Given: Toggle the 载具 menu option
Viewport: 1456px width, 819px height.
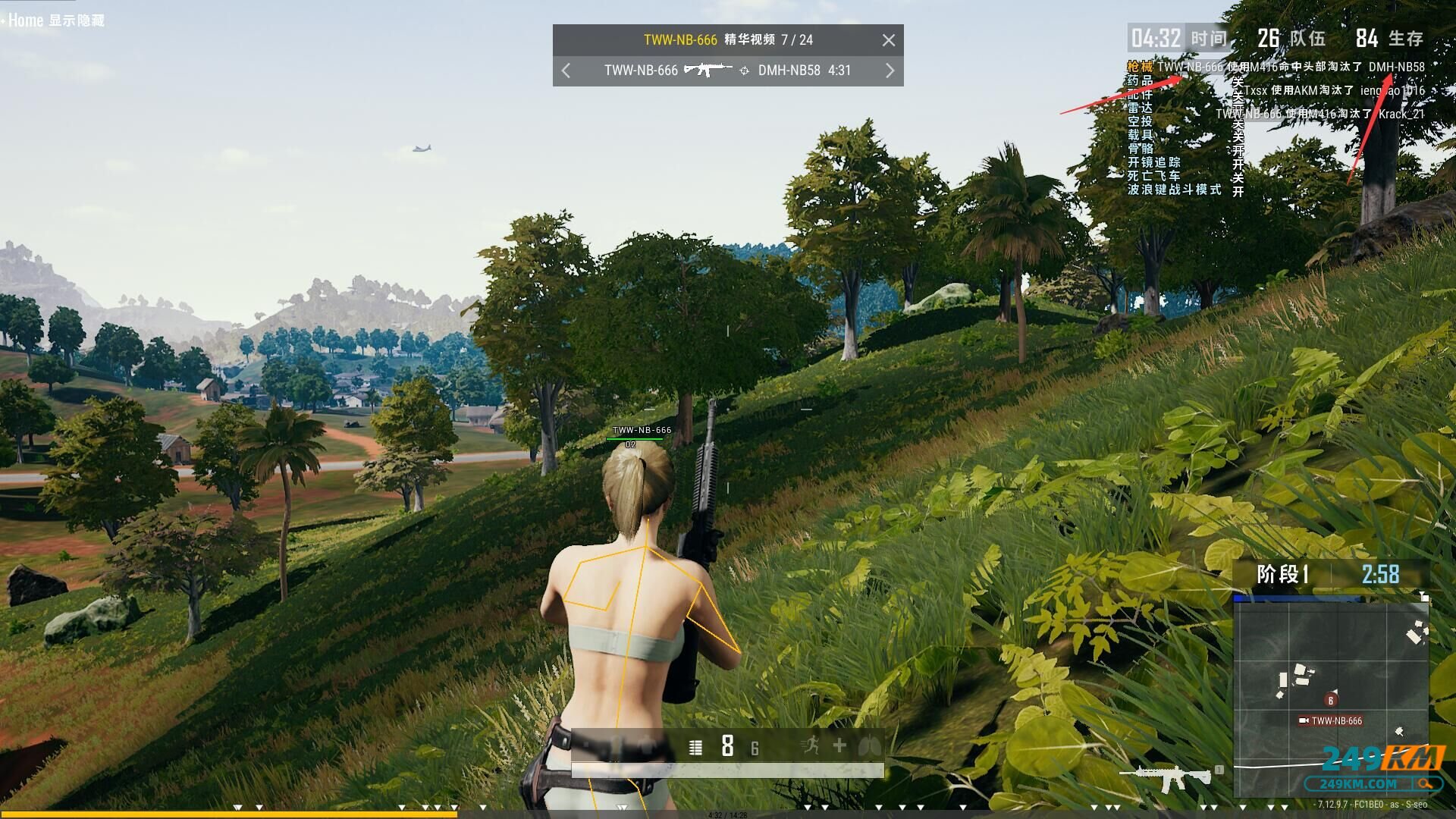Looking at the screenshot, I should [x=1140, y=135].
